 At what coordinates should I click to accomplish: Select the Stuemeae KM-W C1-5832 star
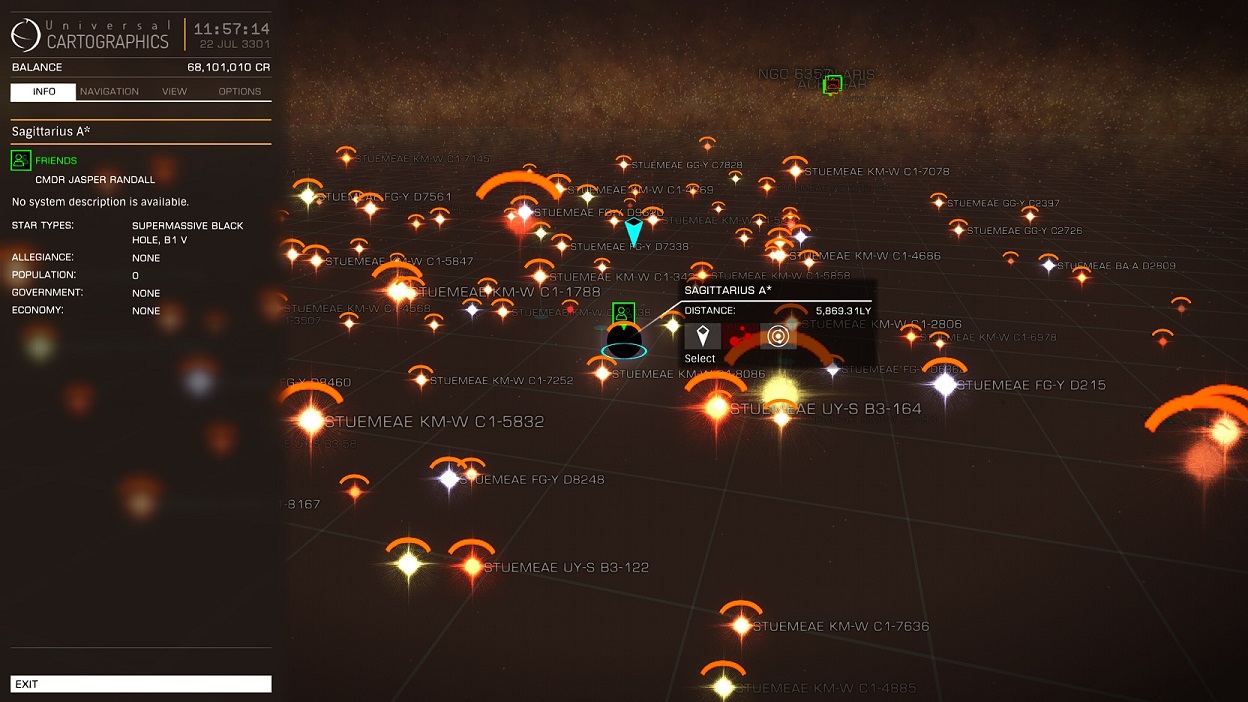(311, 421)
